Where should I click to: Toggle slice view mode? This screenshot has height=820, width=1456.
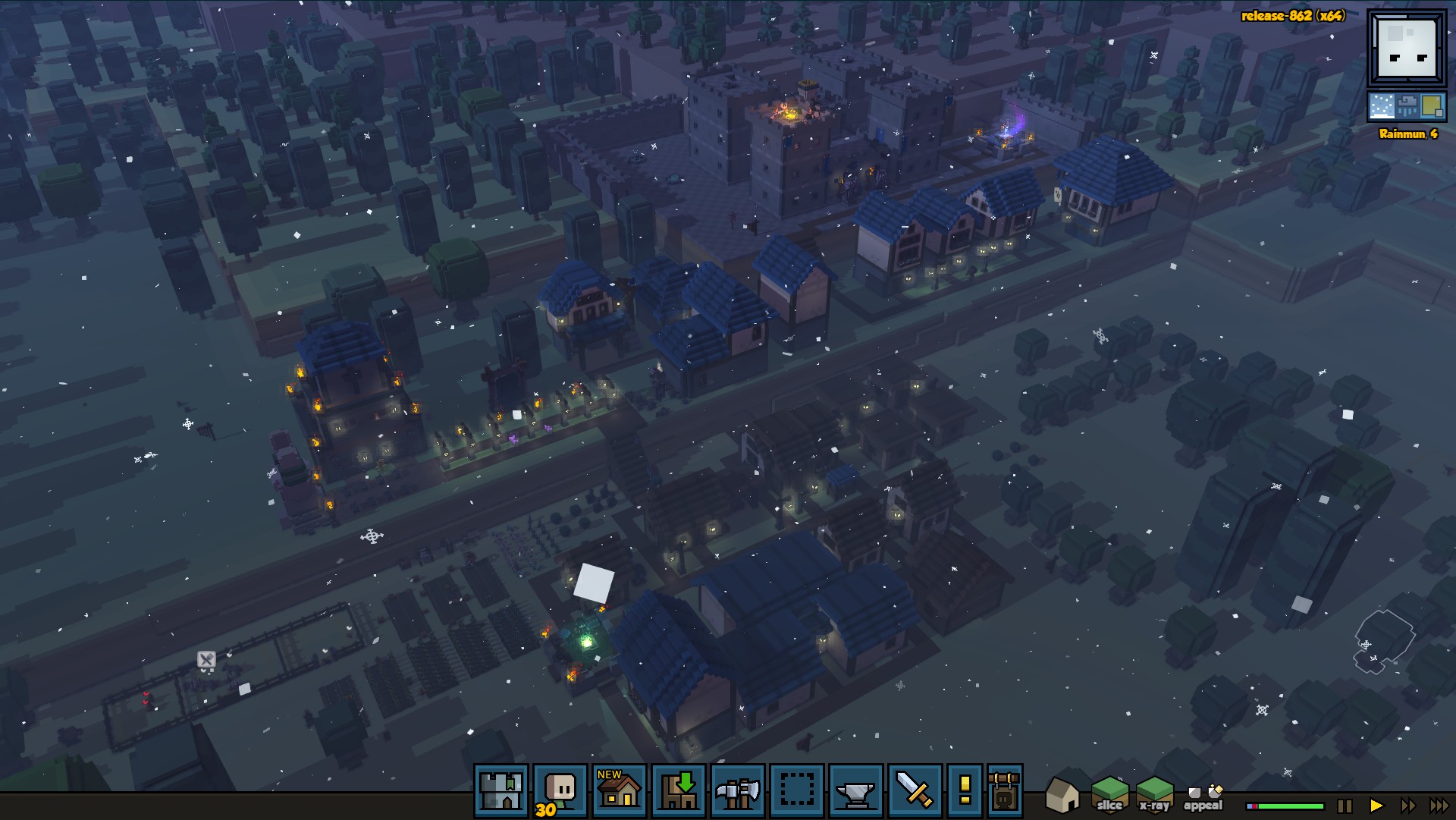coord(1109,795)
